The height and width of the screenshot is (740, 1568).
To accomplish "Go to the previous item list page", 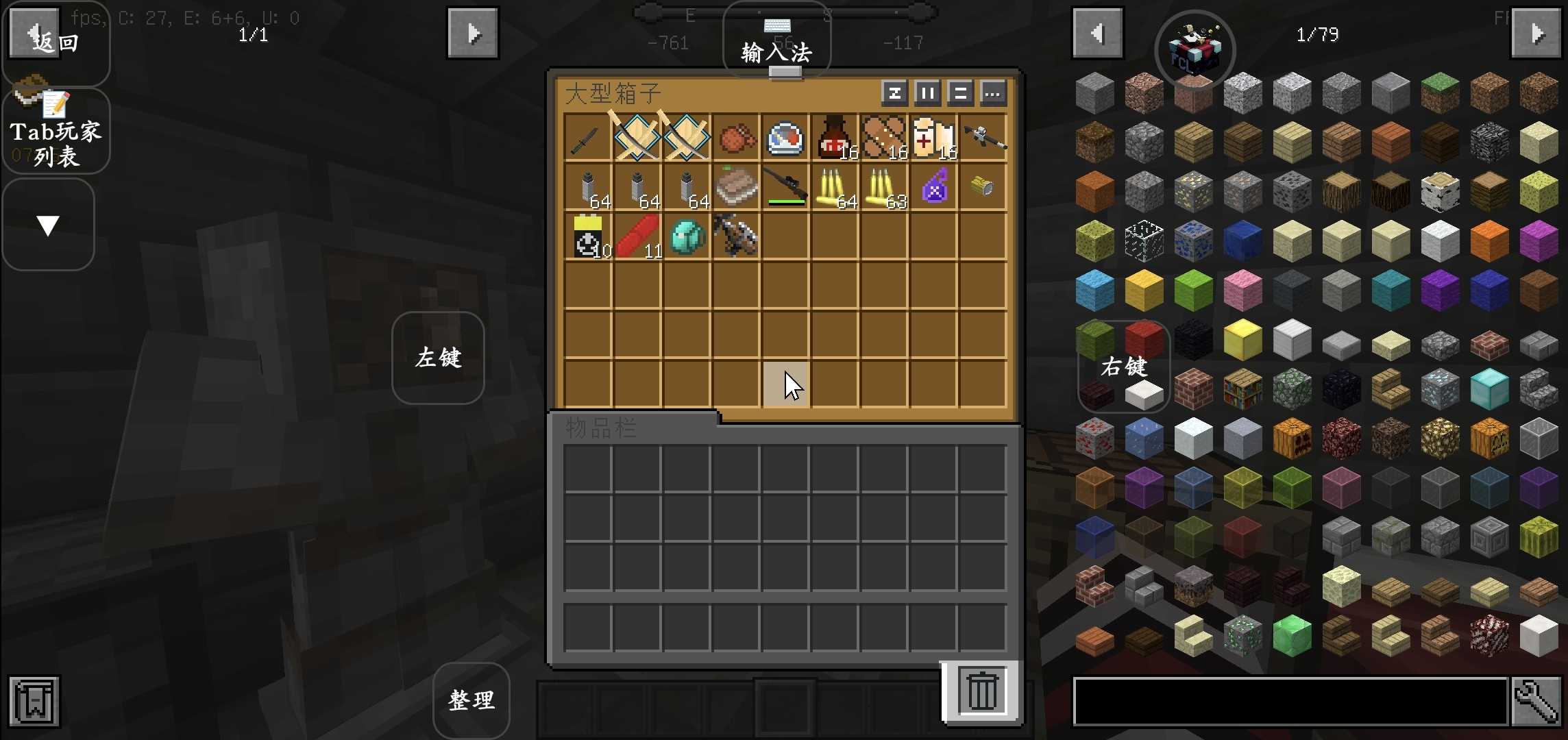I will [x=1097, y=34].
